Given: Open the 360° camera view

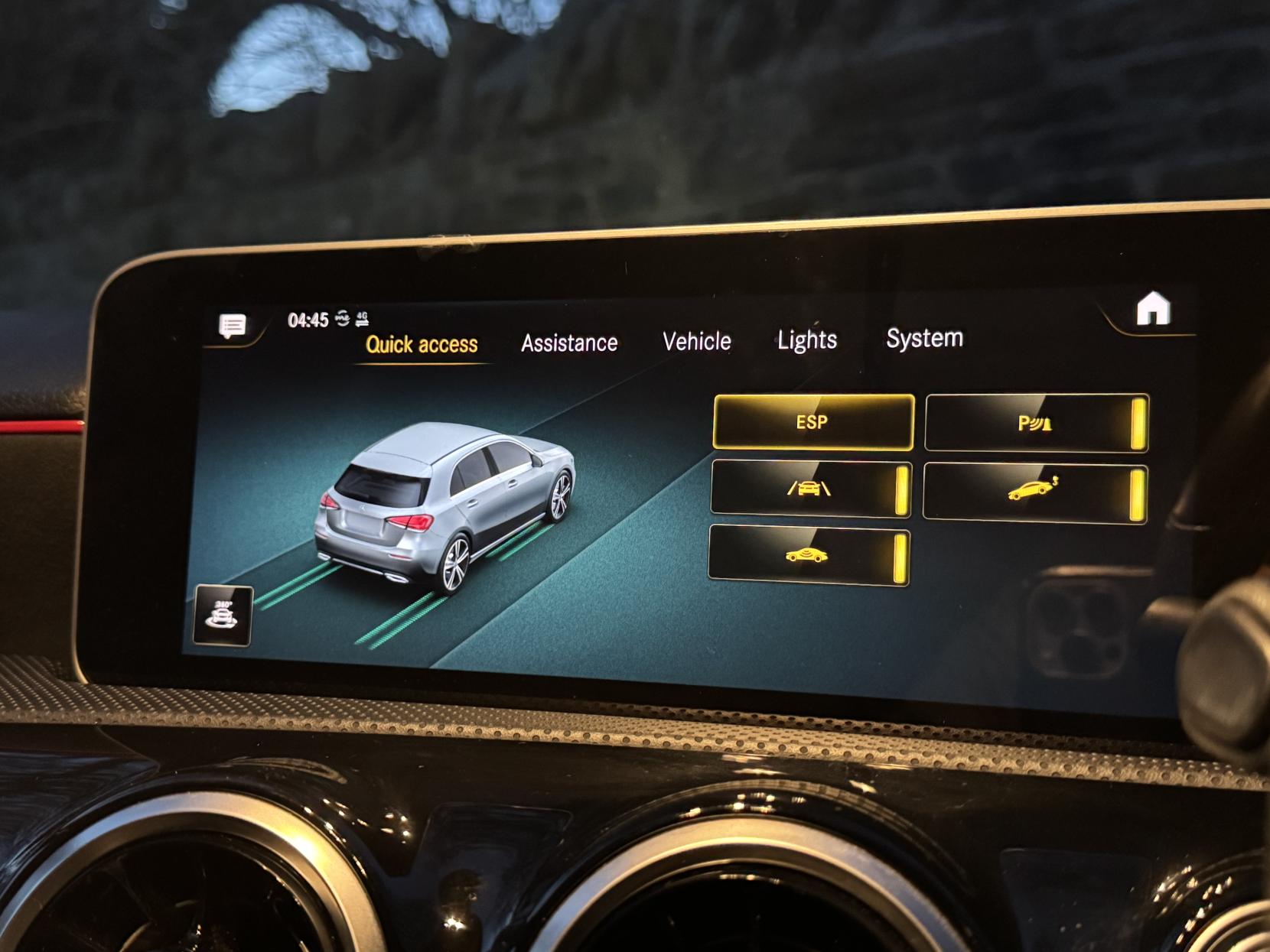Looking at the screenshot, I should pyautogui.click(x=223, y=616).
